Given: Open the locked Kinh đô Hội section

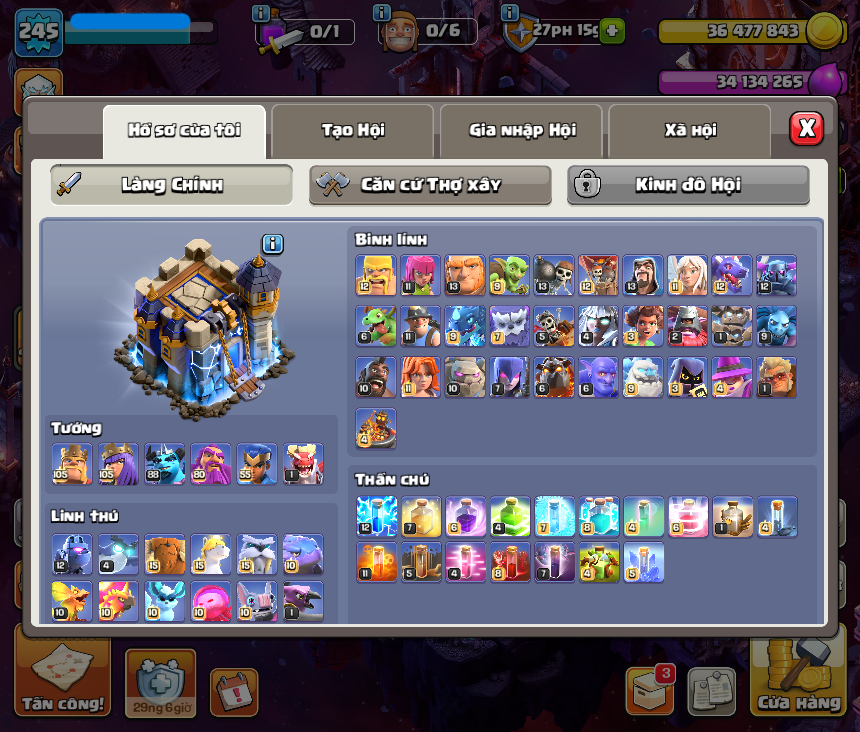Looking at the screenshot, I should (688, 185).
